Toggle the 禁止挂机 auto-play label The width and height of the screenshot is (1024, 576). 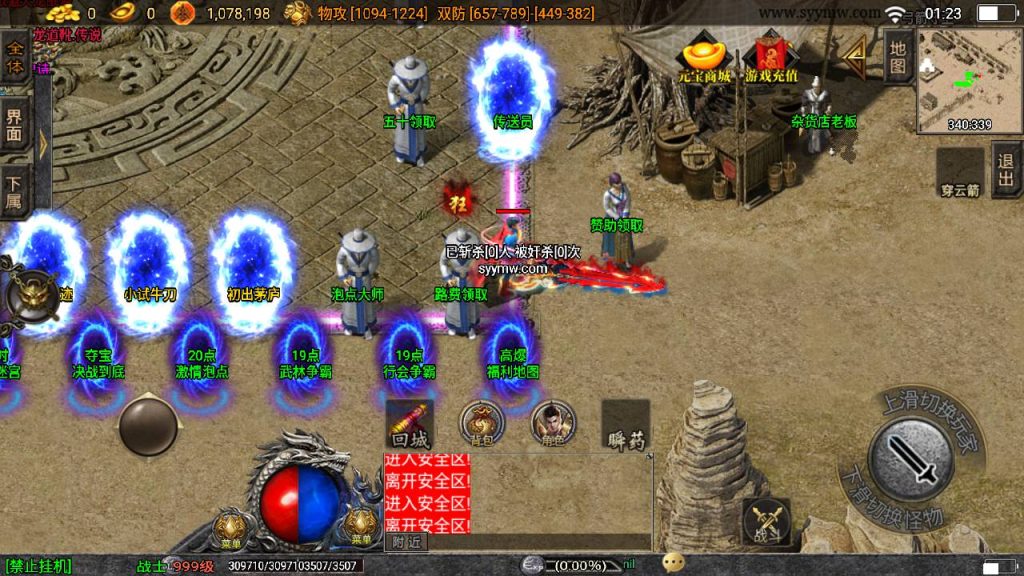click(38, 566)
